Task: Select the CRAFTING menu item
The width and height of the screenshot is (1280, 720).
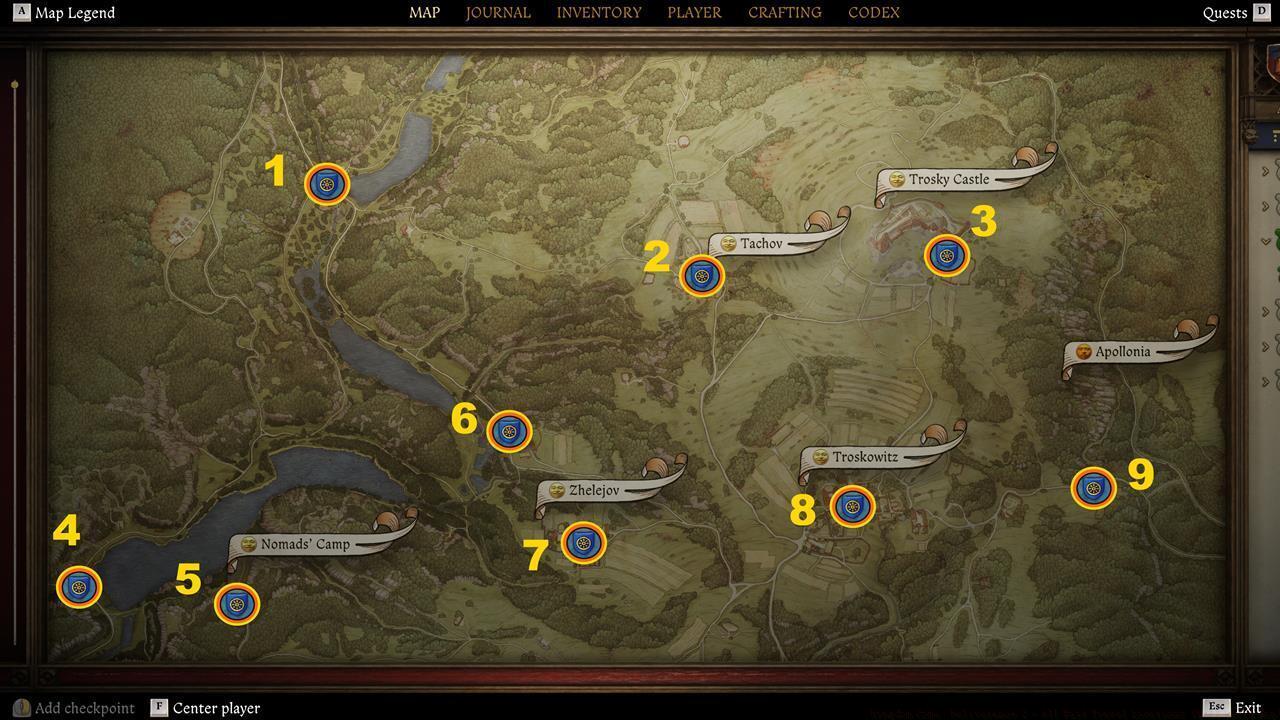Action: tap(783, 12)
